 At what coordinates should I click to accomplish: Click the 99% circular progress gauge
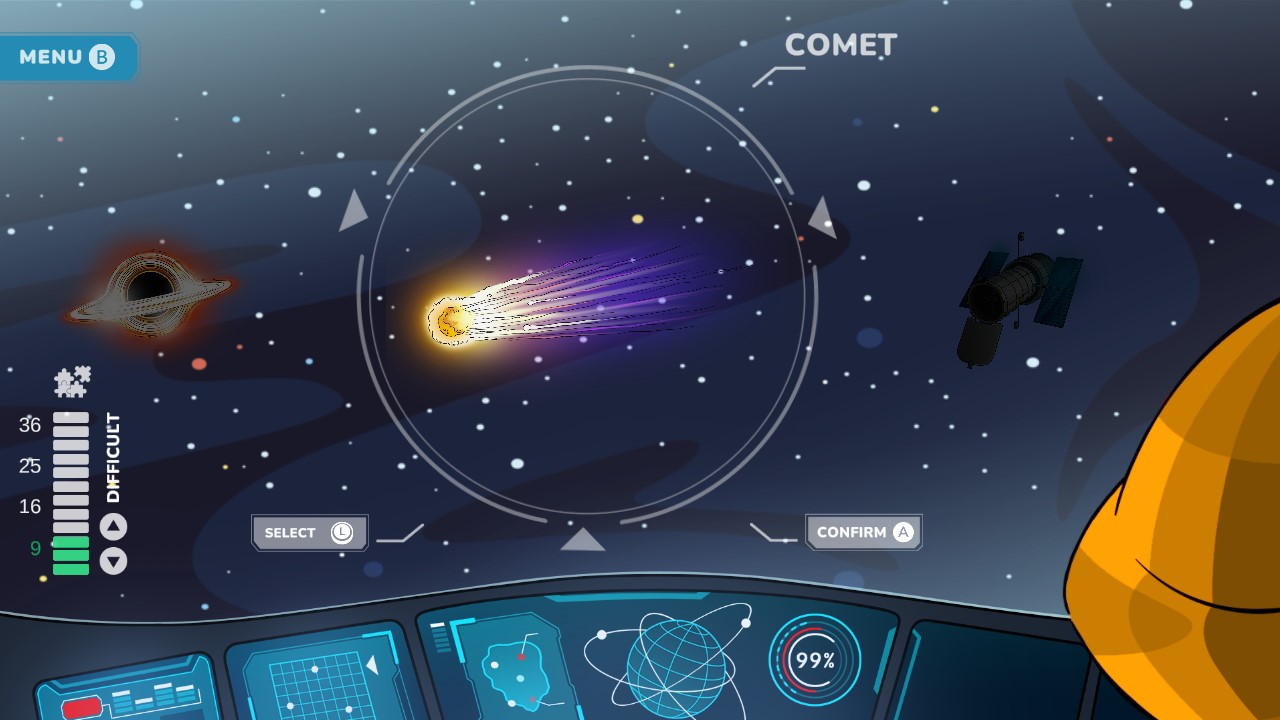[x=815, y=658]
